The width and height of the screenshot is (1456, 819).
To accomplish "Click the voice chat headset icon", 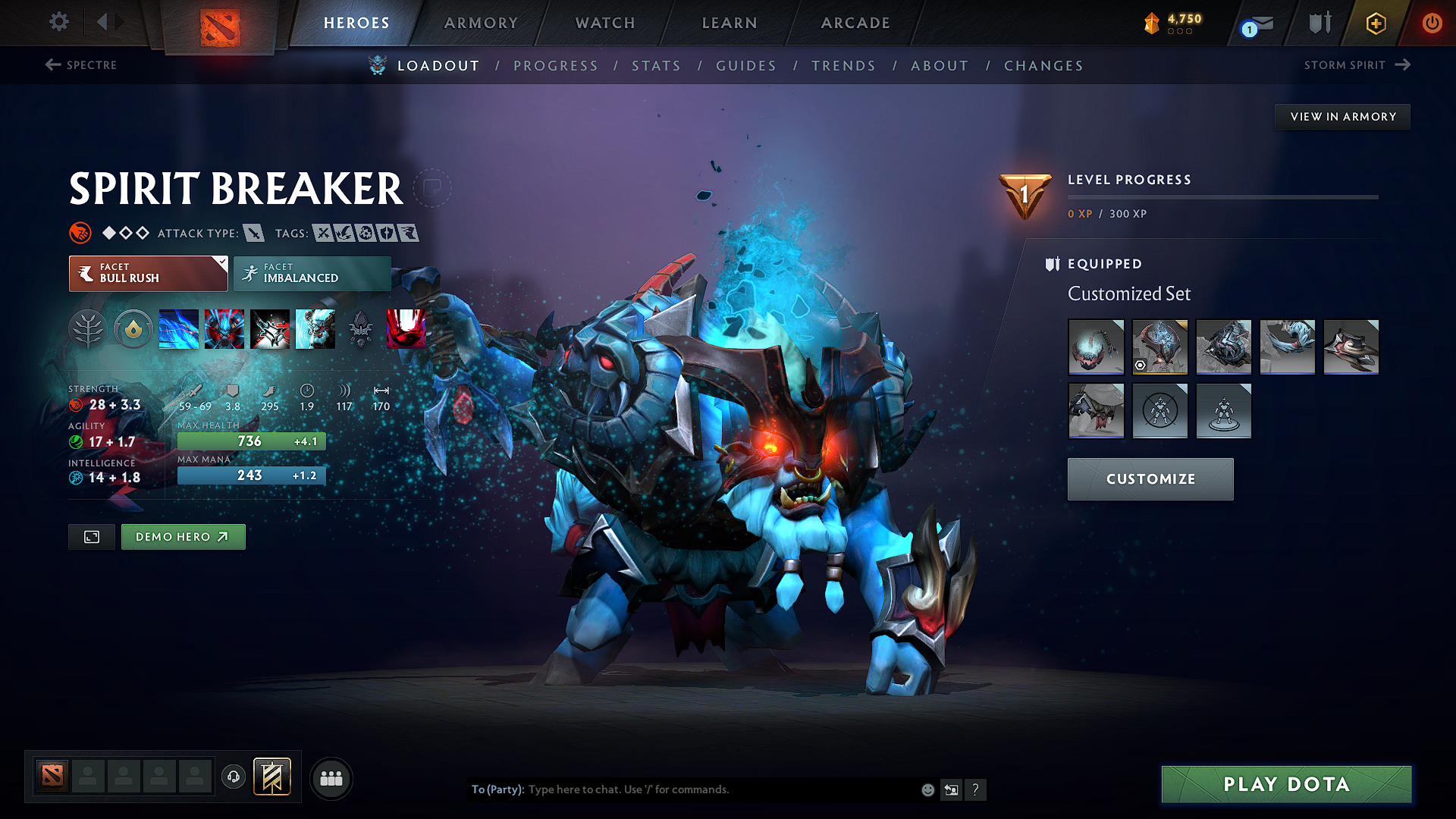I will (x=233, y=777).
